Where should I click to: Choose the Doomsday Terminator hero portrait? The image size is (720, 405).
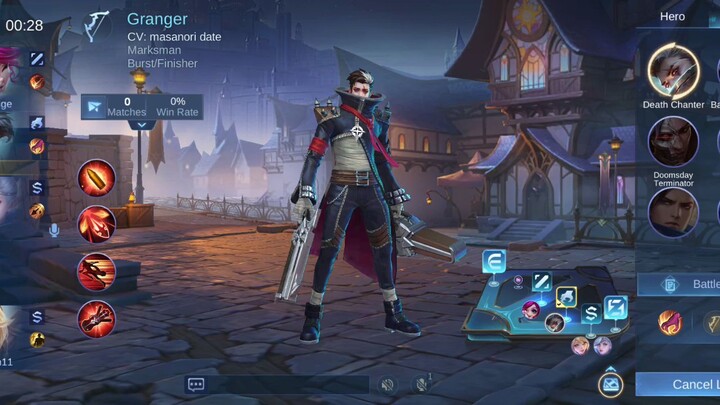[673, 141]
